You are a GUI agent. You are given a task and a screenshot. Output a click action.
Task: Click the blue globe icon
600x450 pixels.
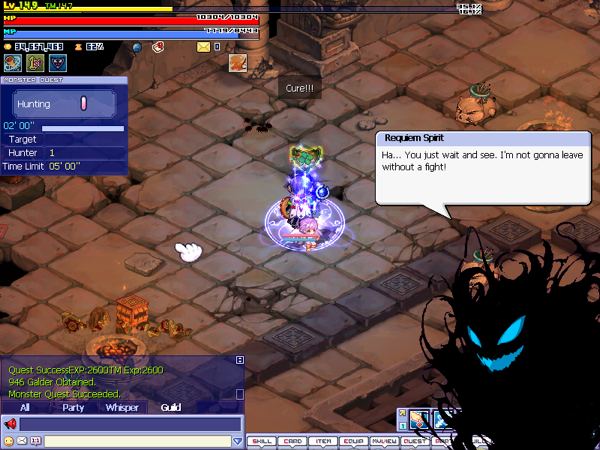point(136,46)
